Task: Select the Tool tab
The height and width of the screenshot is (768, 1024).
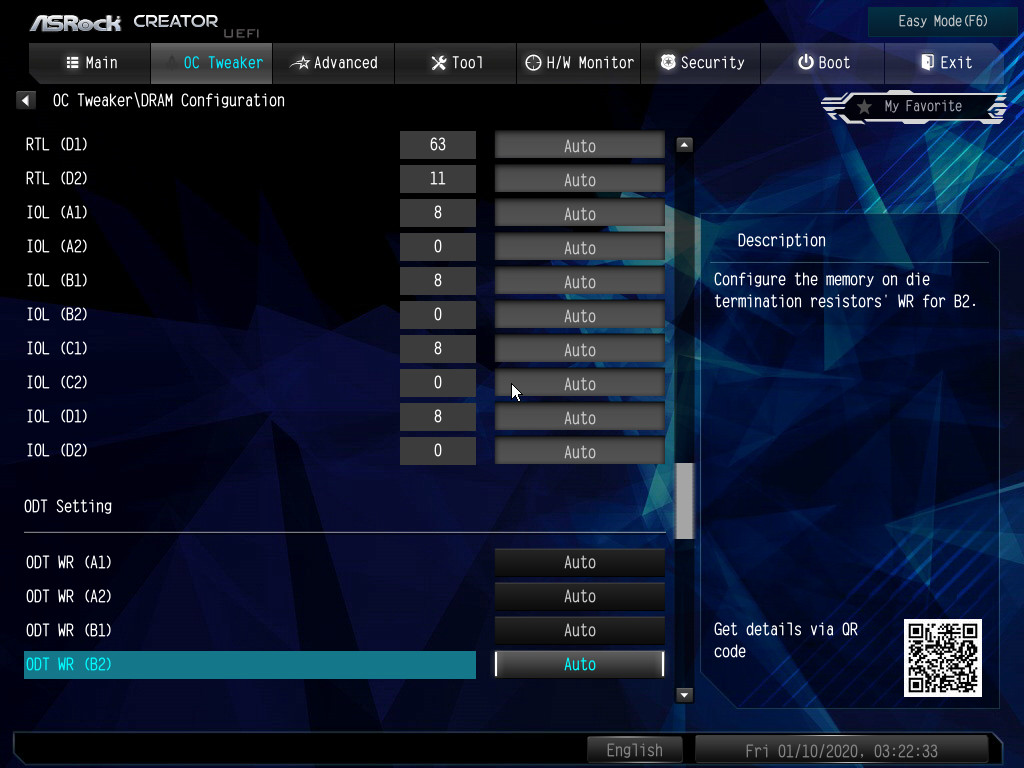Action: (x=456, y=63)
